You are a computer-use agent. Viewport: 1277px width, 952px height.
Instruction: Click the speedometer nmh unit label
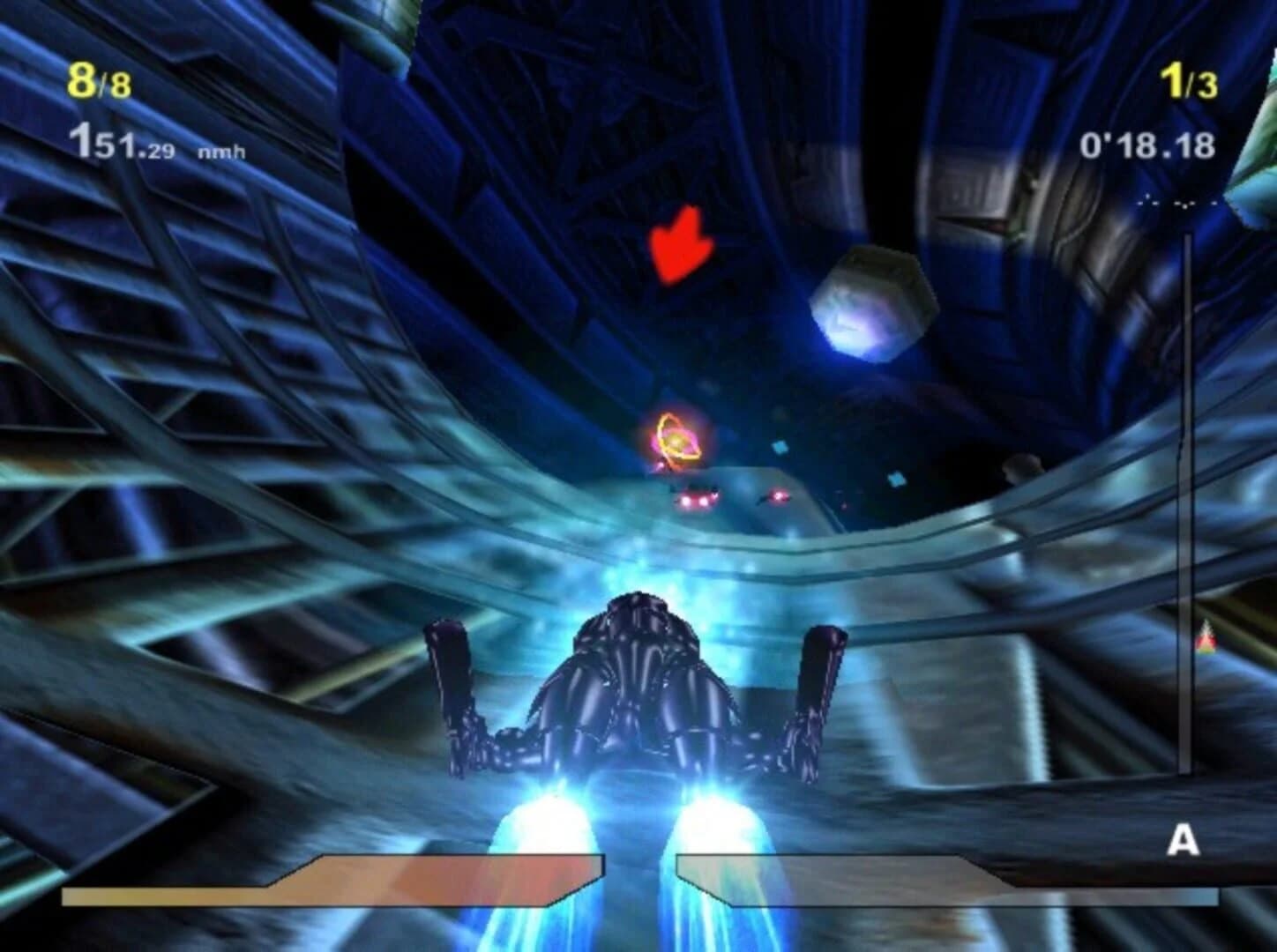(220, 150)
